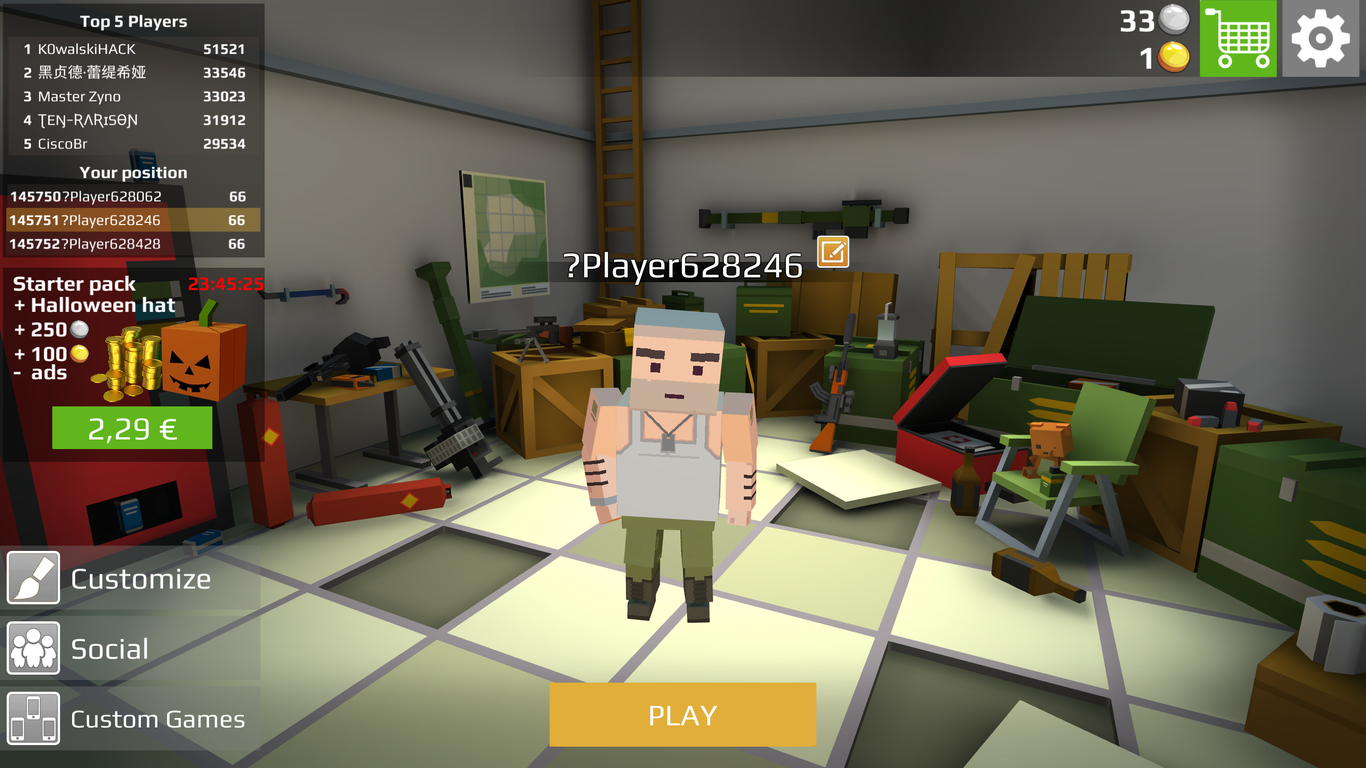This screenshot has width=1366, height=768.
Task: Buy the Starter pack for 2,29 €
Action: click(x=131, y=428)
